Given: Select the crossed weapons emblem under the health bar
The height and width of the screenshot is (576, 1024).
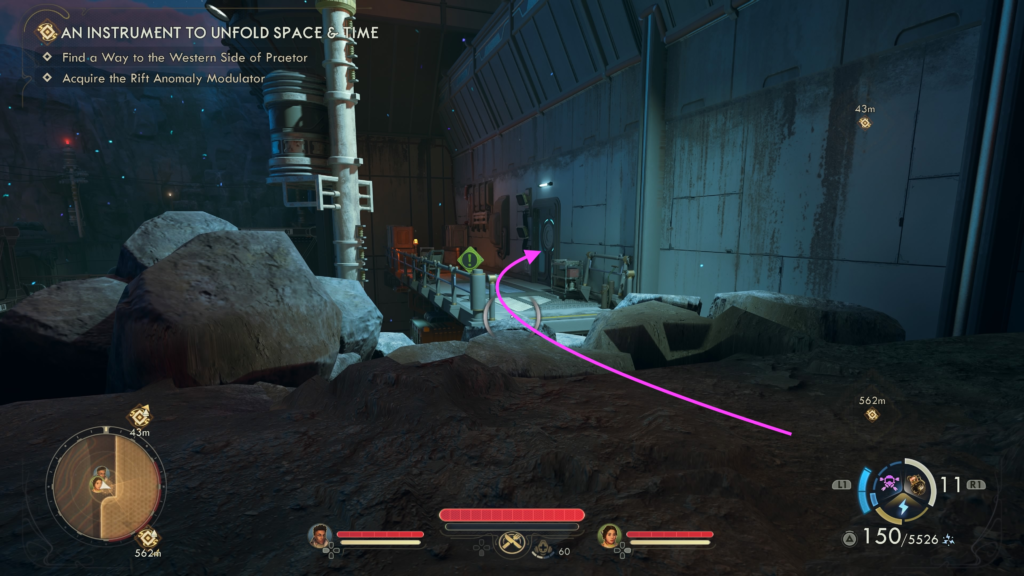Looking at the screenshot, I should [x=511, y=541].
